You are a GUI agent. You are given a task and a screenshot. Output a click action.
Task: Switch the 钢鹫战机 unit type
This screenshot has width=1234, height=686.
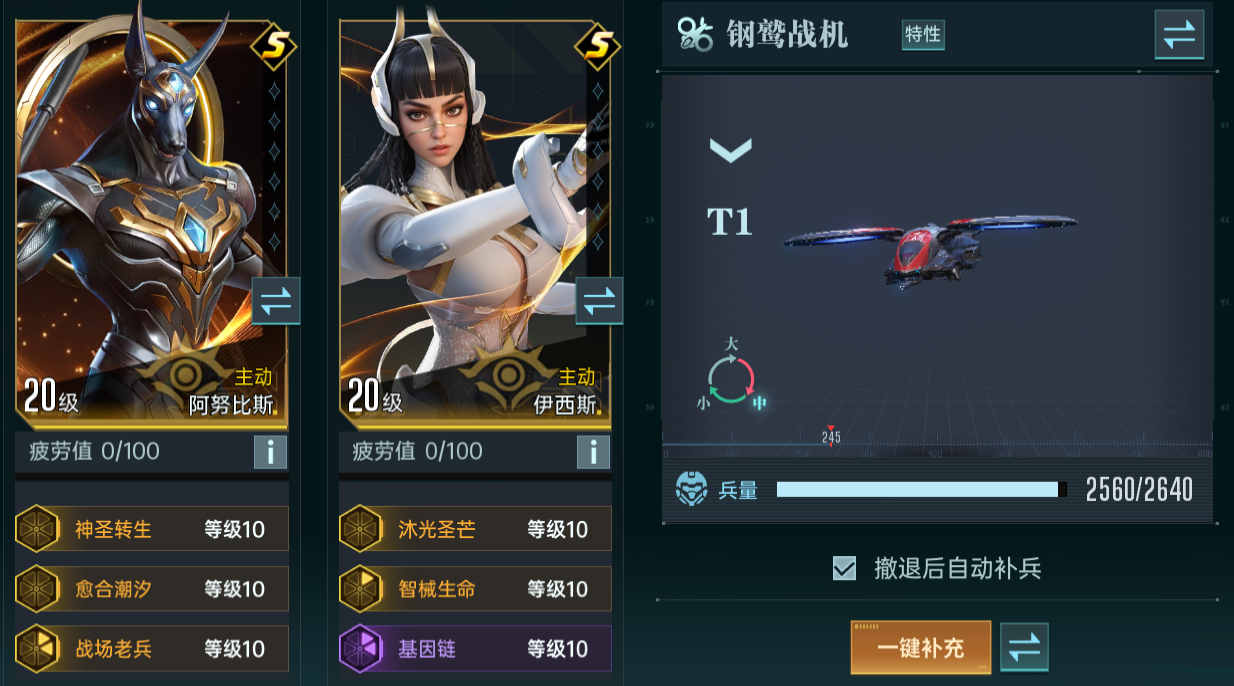[x=1179, y=35]
